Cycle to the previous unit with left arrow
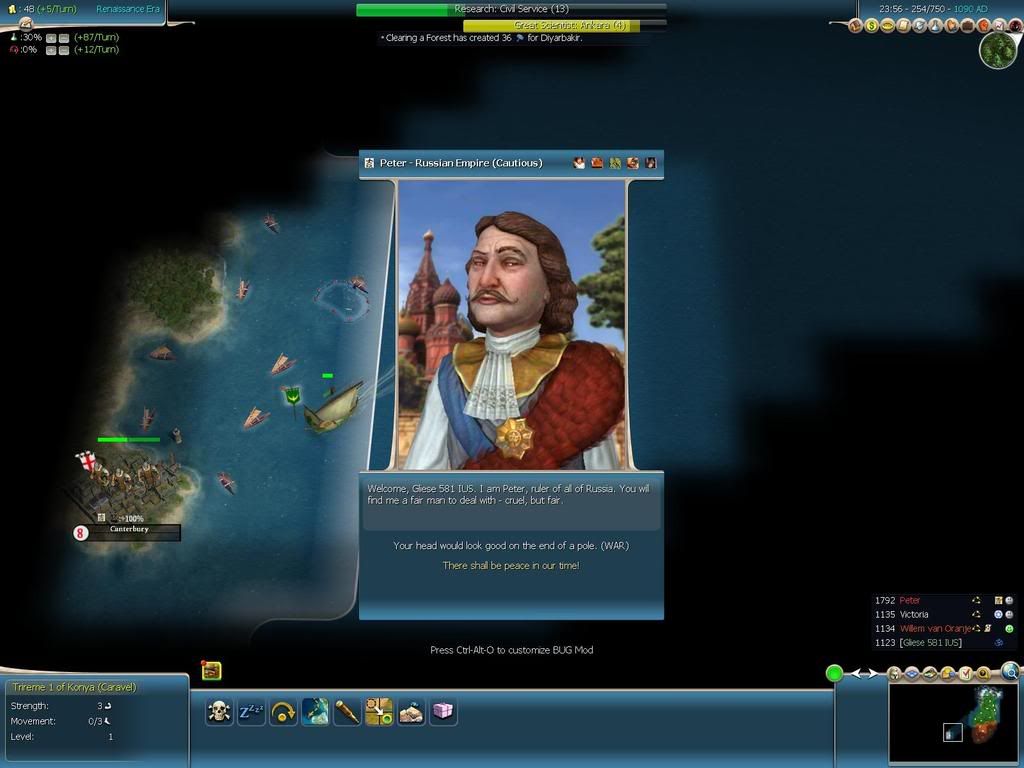This screenshot has height=768, width=1024. pyautogui.click(x=857, y=673)
